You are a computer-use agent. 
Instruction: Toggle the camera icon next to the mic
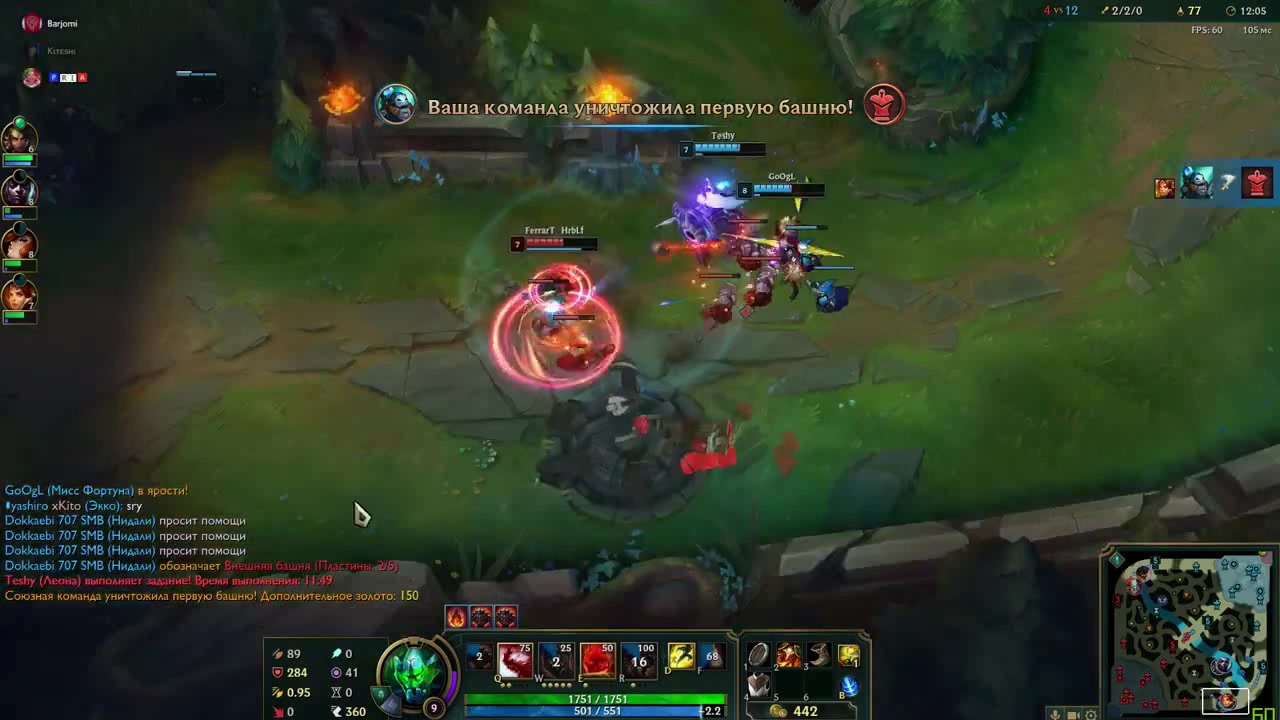[1072, 713]
